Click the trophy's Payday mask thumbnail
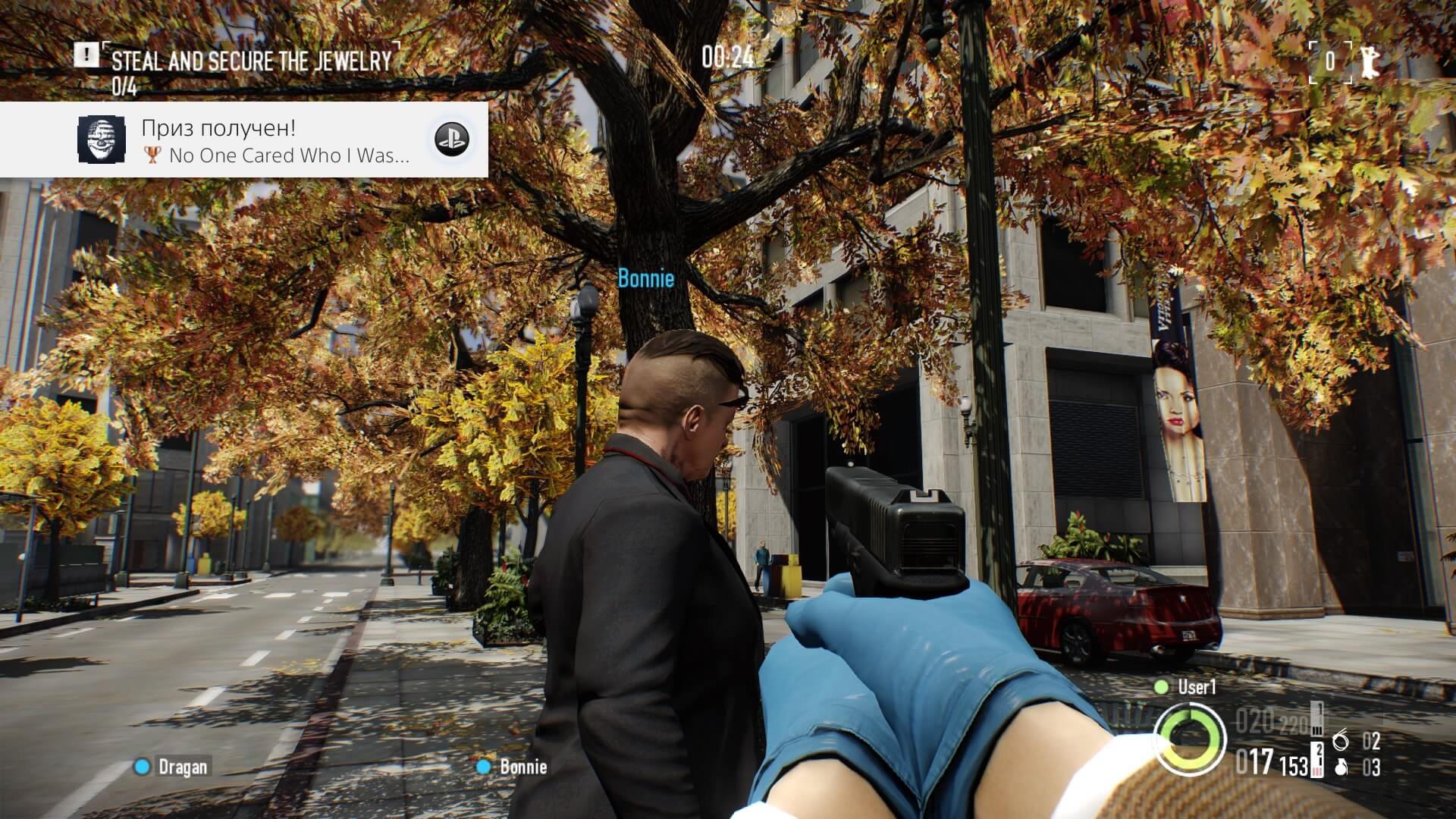 coord(102,140)
